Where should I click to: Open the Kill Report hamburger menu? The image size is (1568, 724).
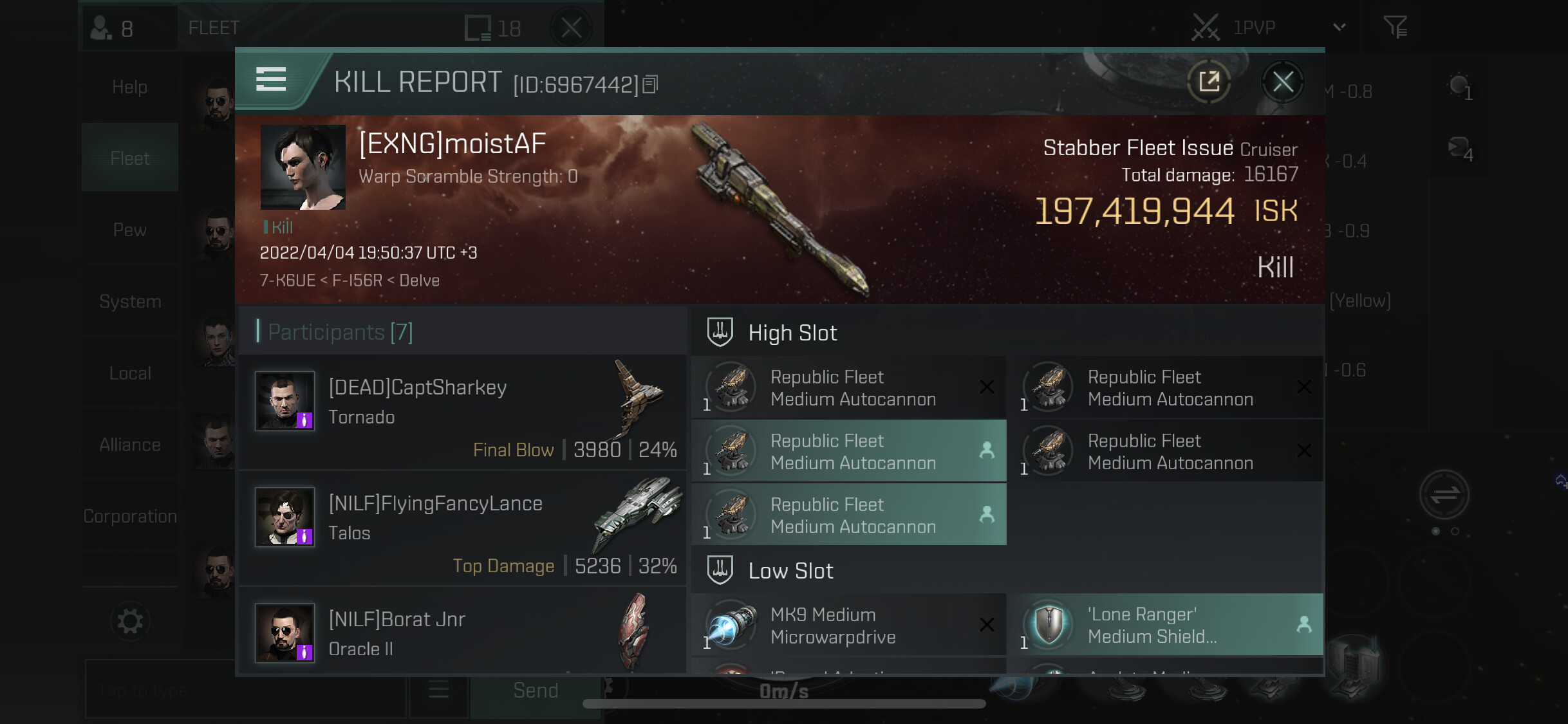[x=271, y=79]
